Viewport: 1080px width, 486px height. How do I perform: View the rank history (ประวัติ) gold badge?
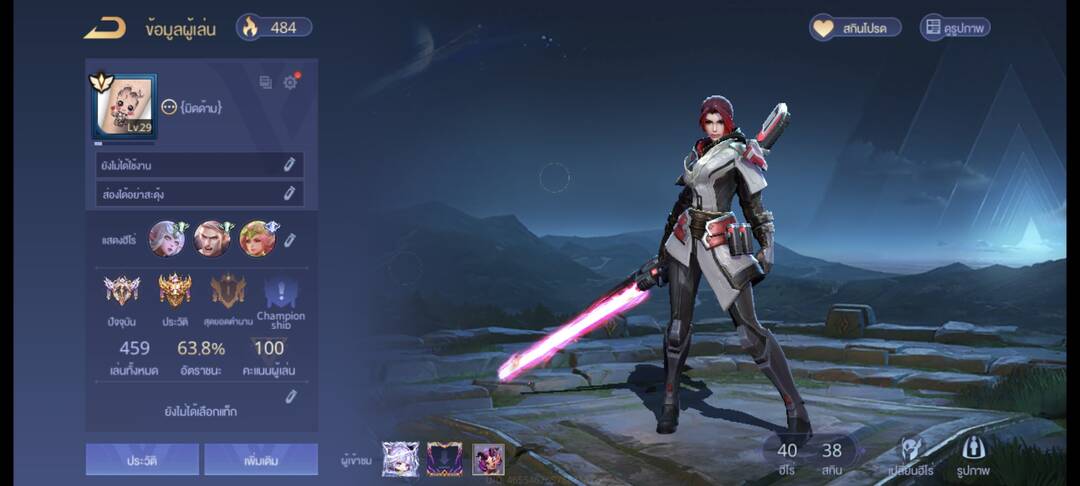(175, 291)
